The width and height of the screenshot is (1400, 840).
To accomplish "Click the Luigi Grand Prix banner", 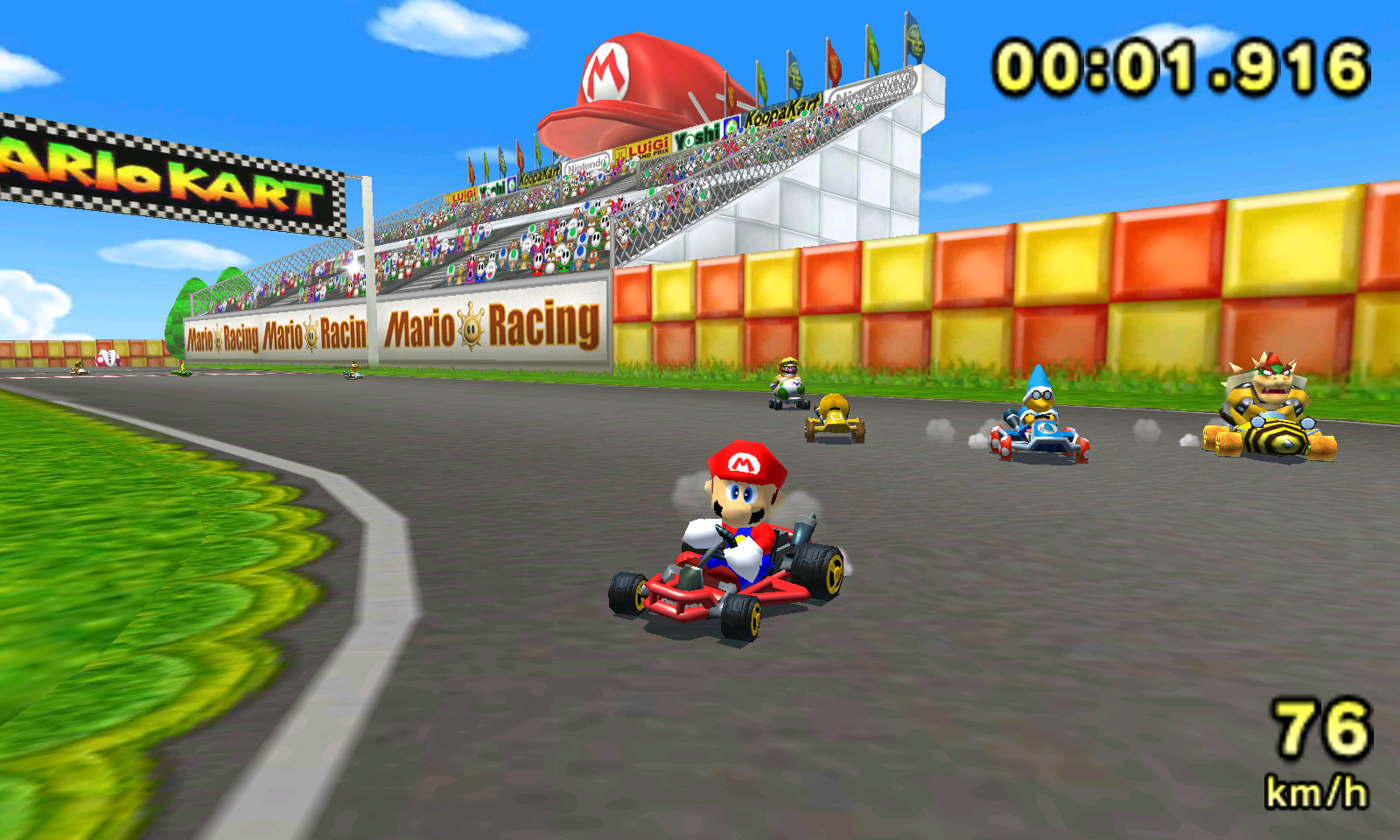I will click(x=648, y=149).
